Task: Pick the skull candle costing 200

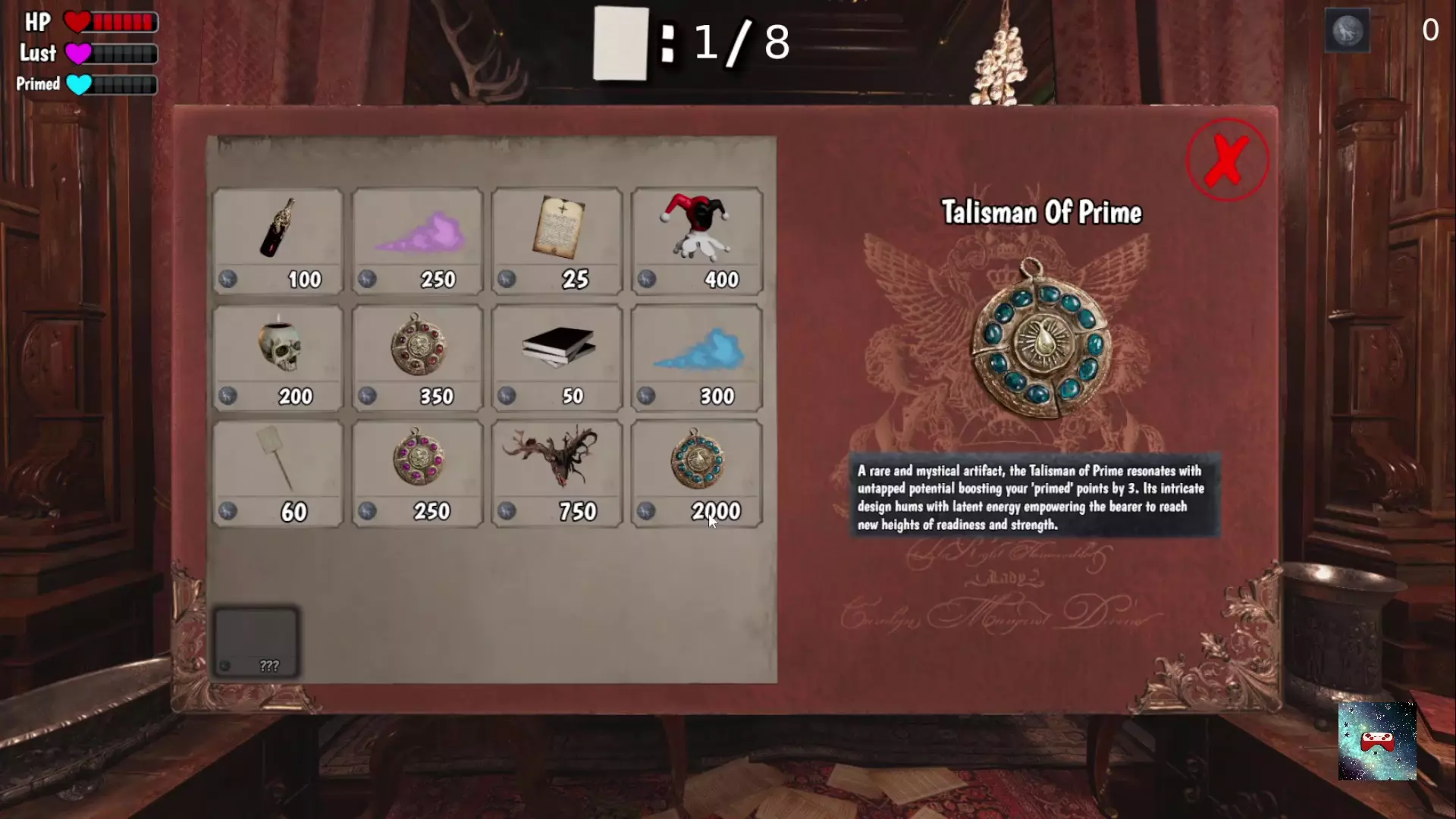Action: [x=278, y=358]
